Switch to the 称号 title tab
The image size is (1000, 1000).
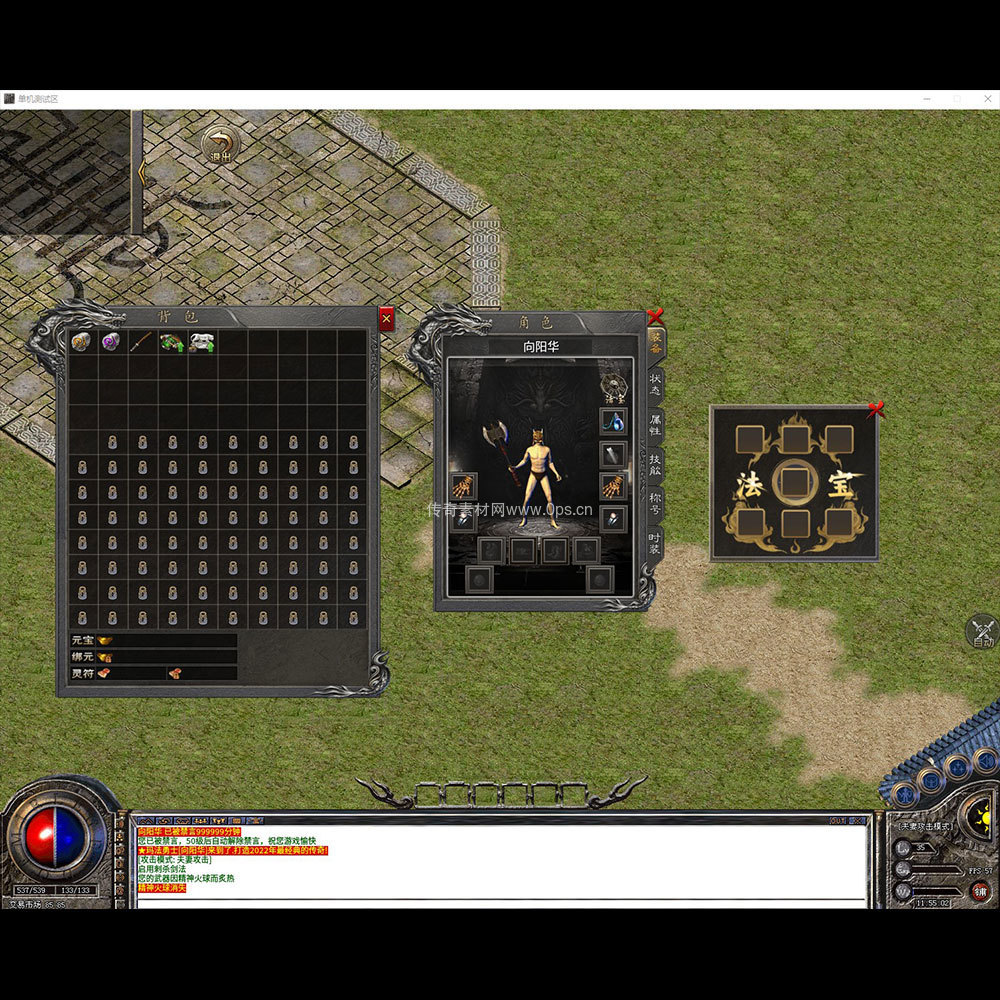[655, 506]
